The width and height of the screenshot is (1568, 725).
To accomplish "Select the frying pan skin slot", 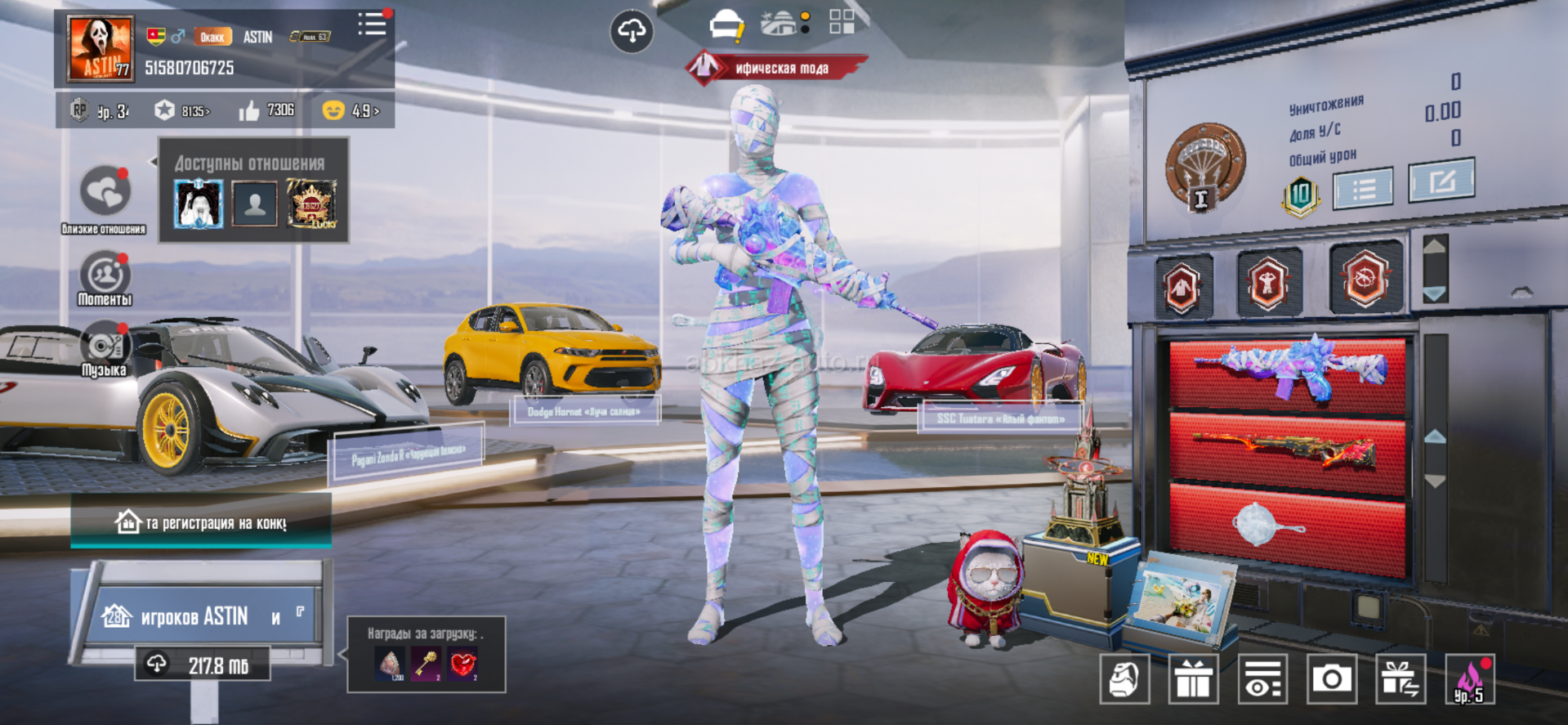I will pyautogui.click(x=1287, y=525).
